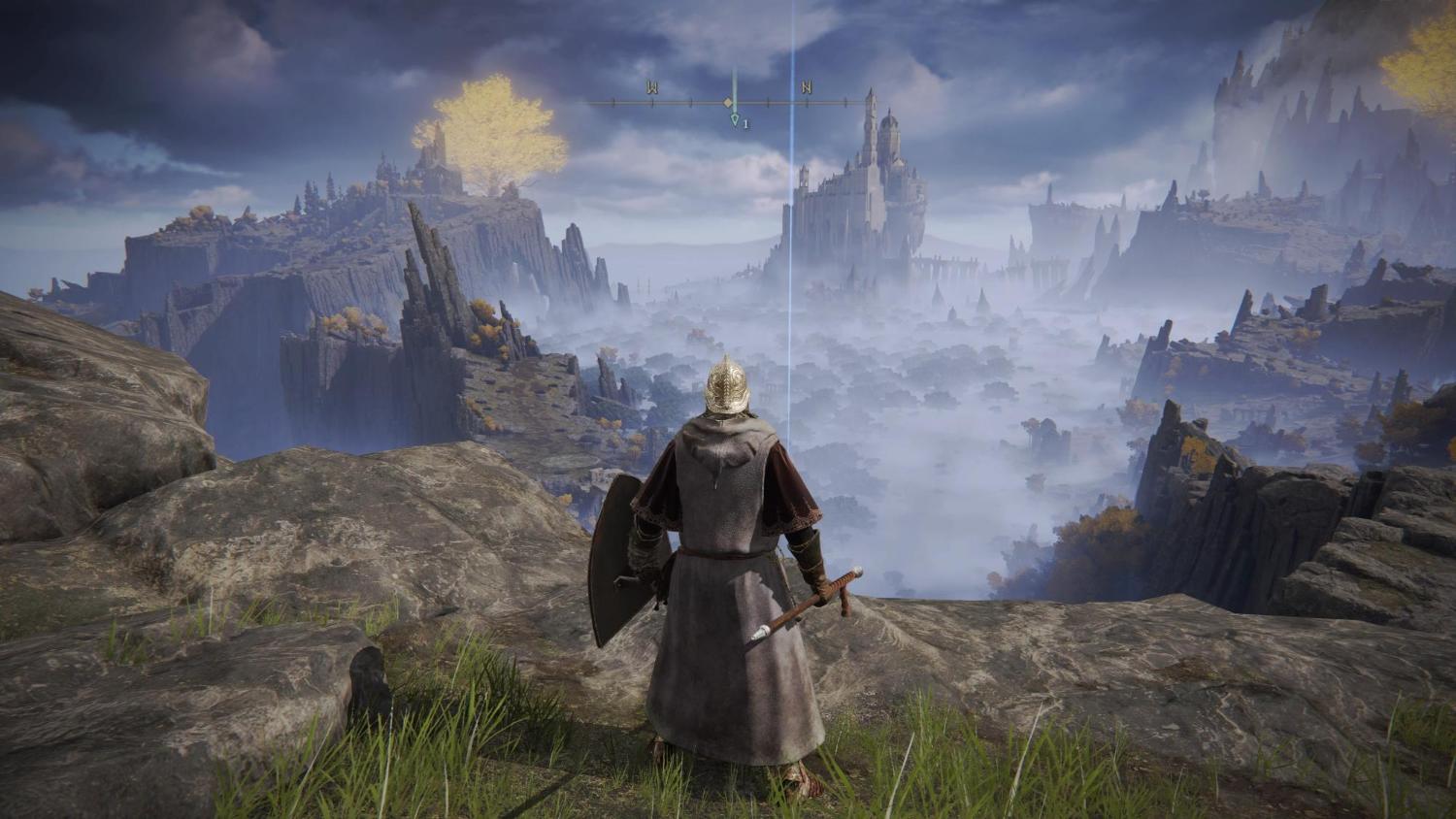The width and height of the screenshot is (1456, 819).
Task: Select the character's golden helmet
Action: coord(726,388)
